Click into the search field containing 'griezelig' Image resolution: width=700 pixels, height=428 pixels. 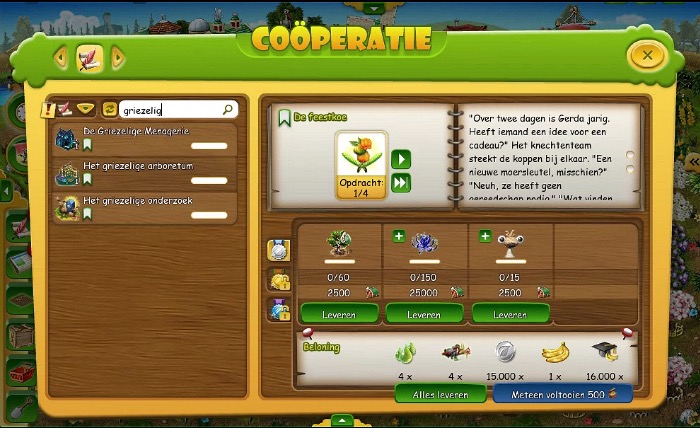pyautogui.click(x=168, y=110)
